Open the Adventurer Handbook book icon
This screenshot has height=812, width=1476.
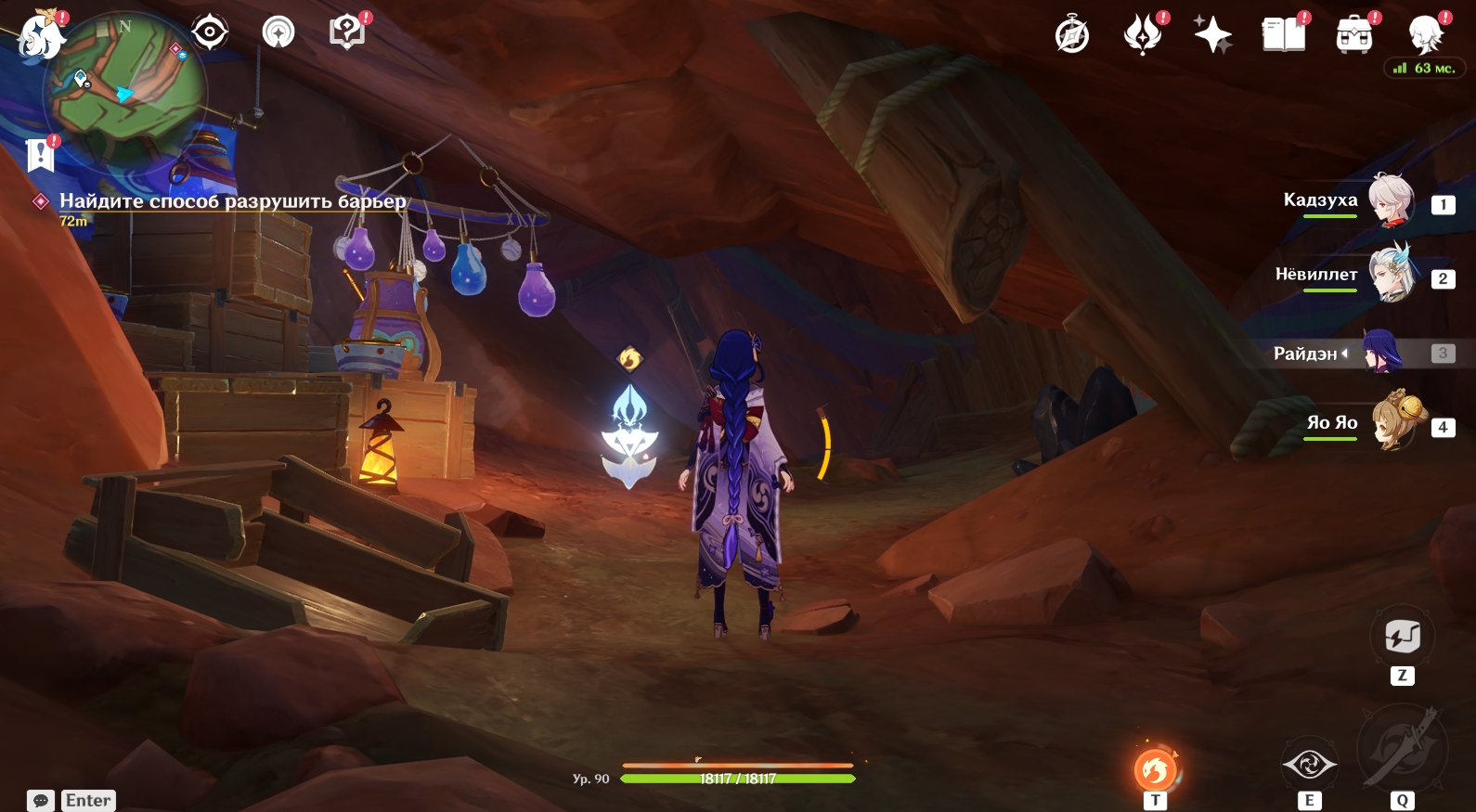coord(1284,36)
